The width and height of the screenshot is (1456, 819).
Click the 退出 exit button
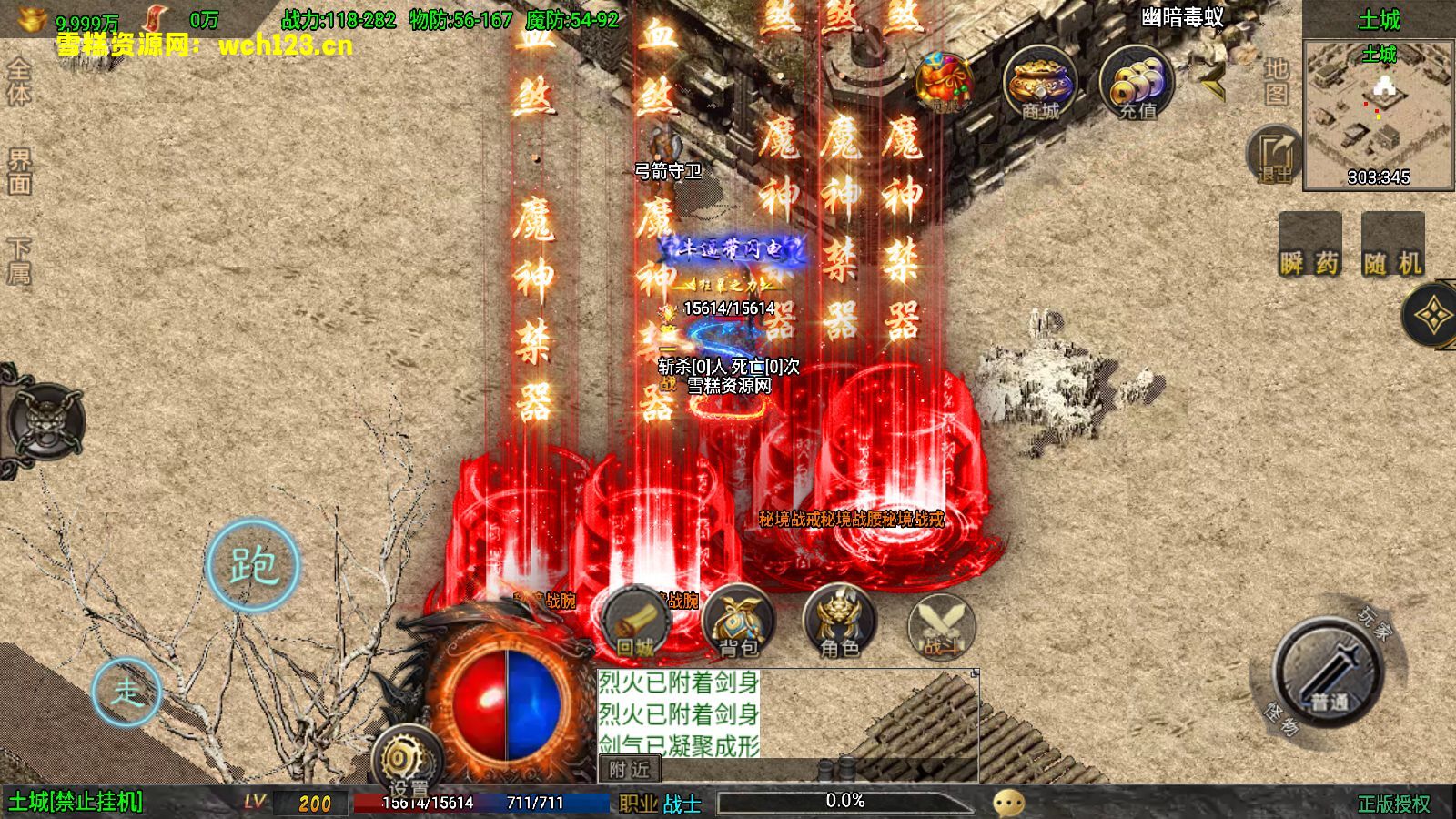1275,157
